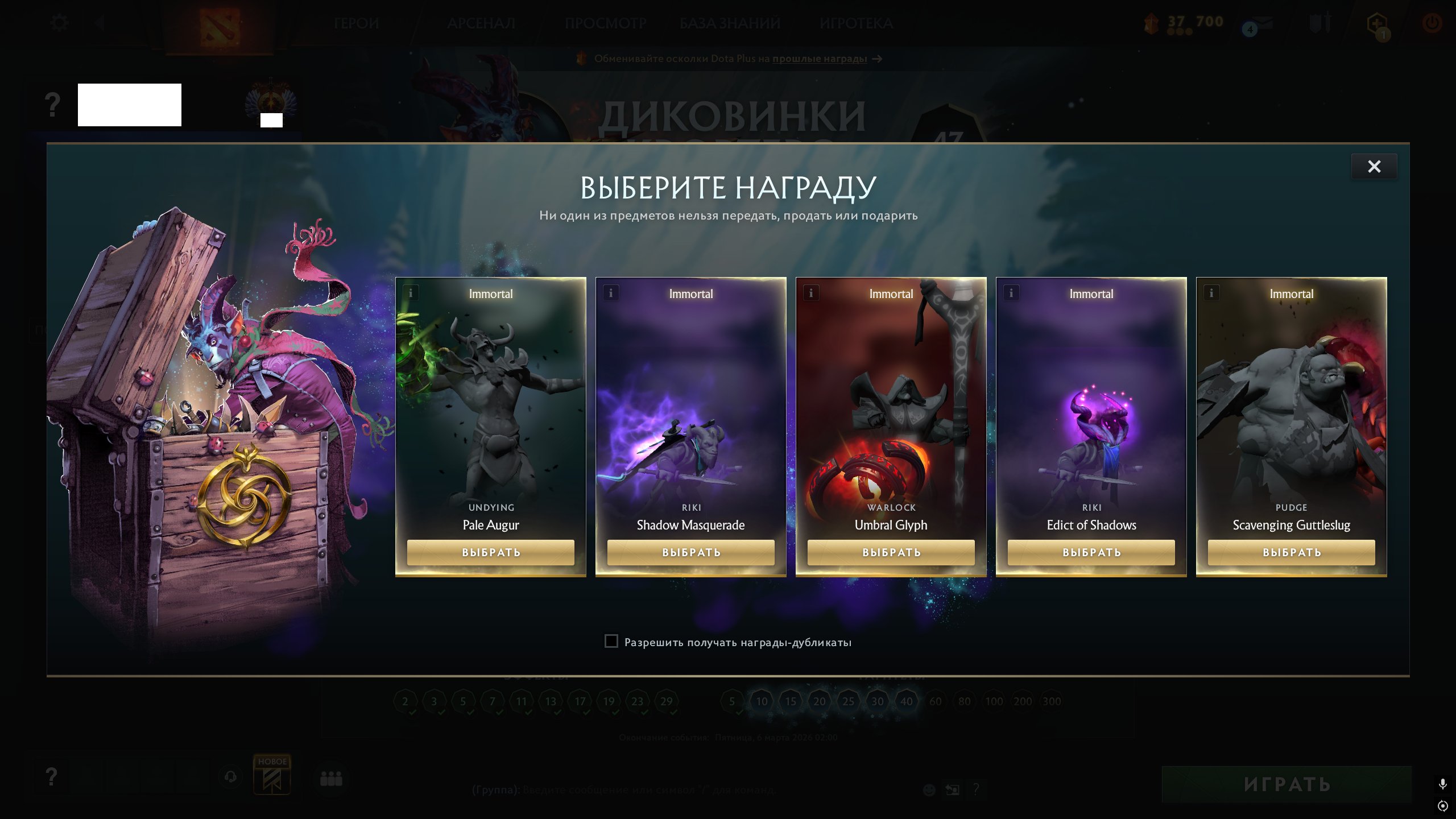Image resolution: width=1456 pixels, height=819 pixels.
Task: Click the Dota Plus hexagon icon
Action: tap(1377, 23)
